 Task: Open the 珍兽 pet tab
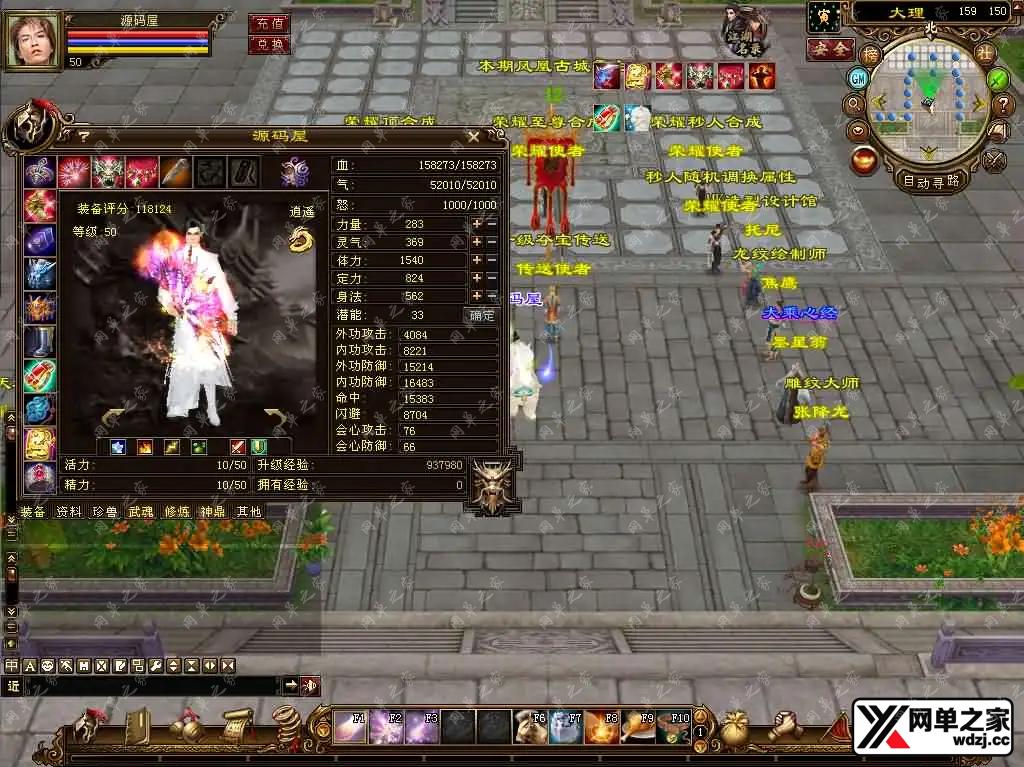pyautogui.click(x=105, y=511)
